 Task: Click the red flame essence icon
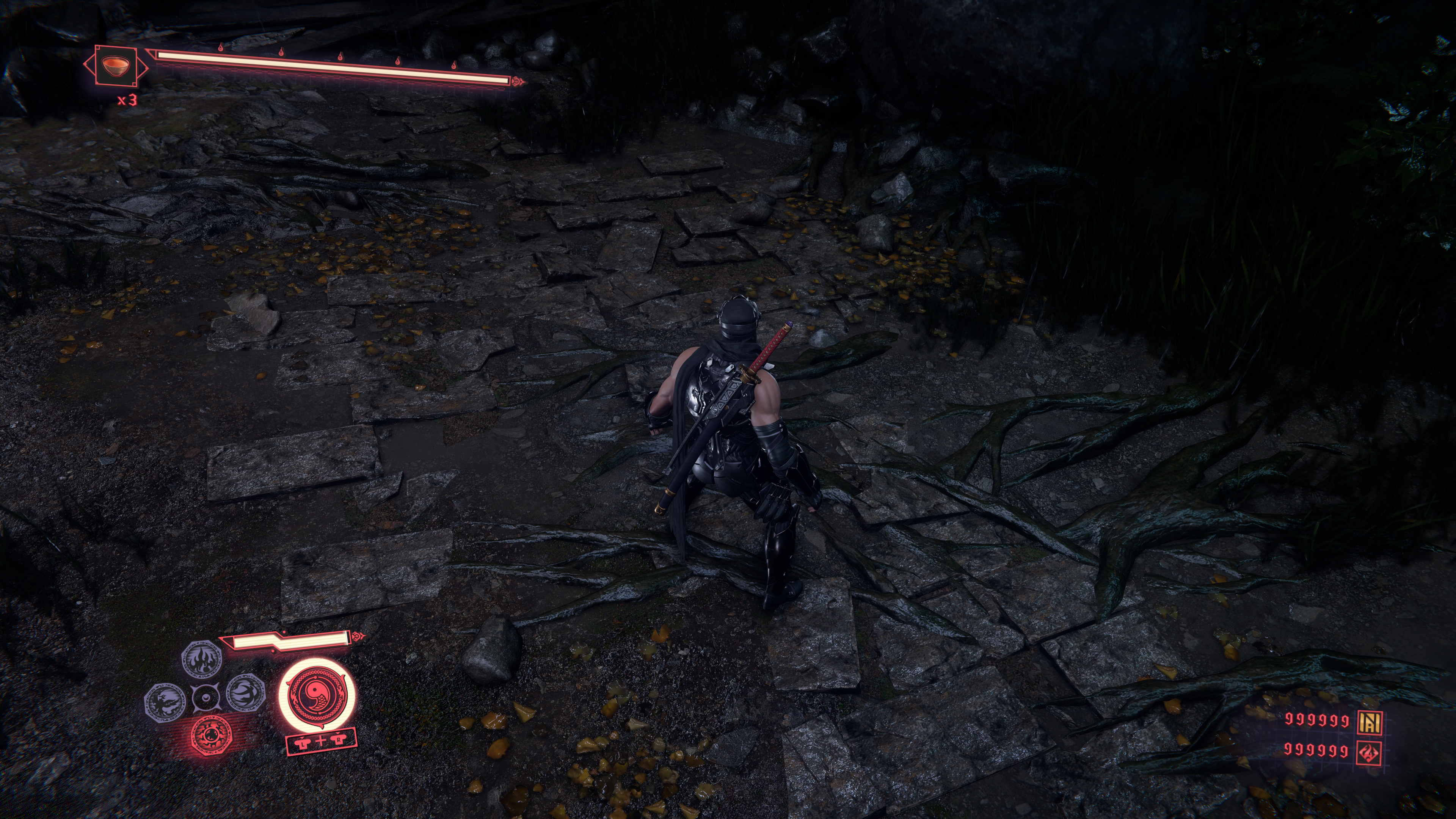[1370, 752]
